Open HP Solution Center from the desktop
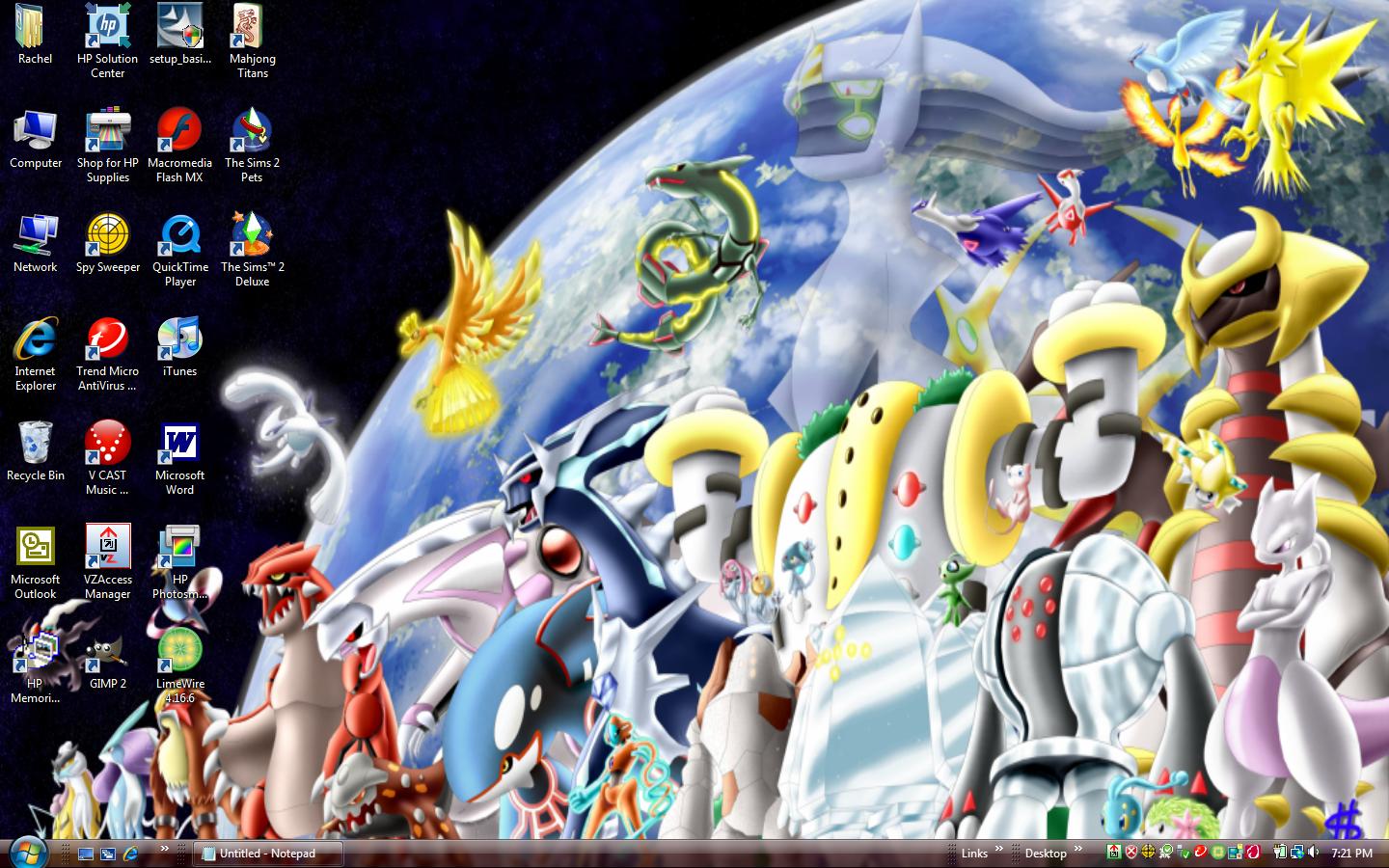The image size is (1389, 868). point(107,29)
